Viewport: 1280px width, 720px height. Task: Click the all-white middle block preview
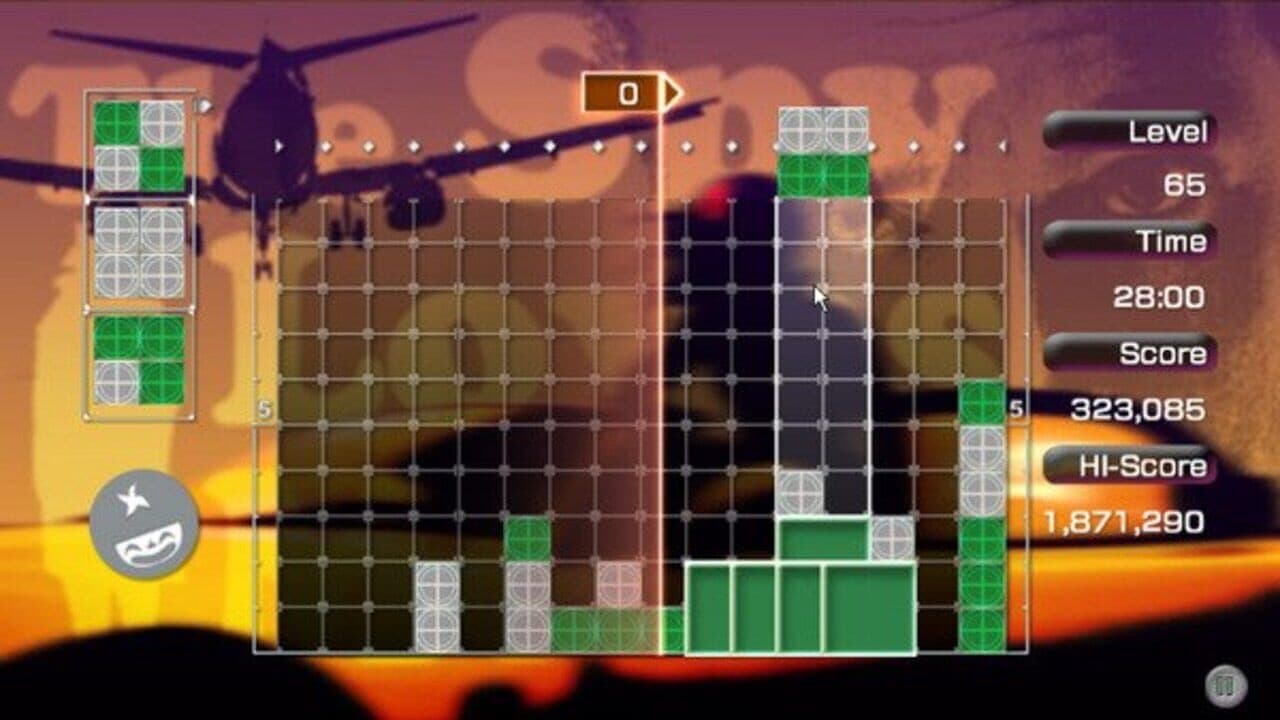(x=139, y=248)
